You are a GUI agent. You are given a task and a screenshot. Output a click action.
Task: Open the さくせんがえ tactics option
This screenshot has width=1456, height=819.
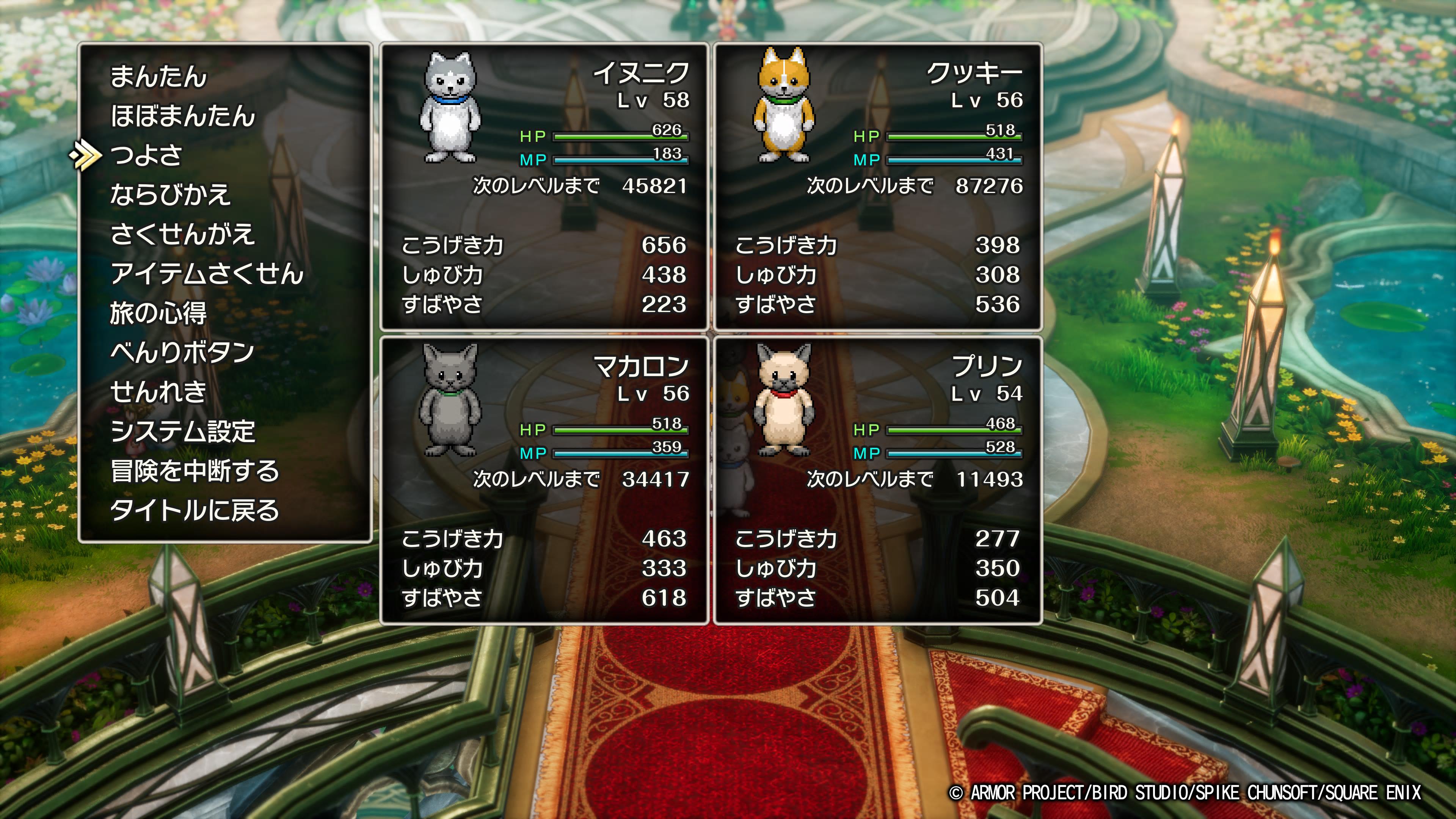182,234
